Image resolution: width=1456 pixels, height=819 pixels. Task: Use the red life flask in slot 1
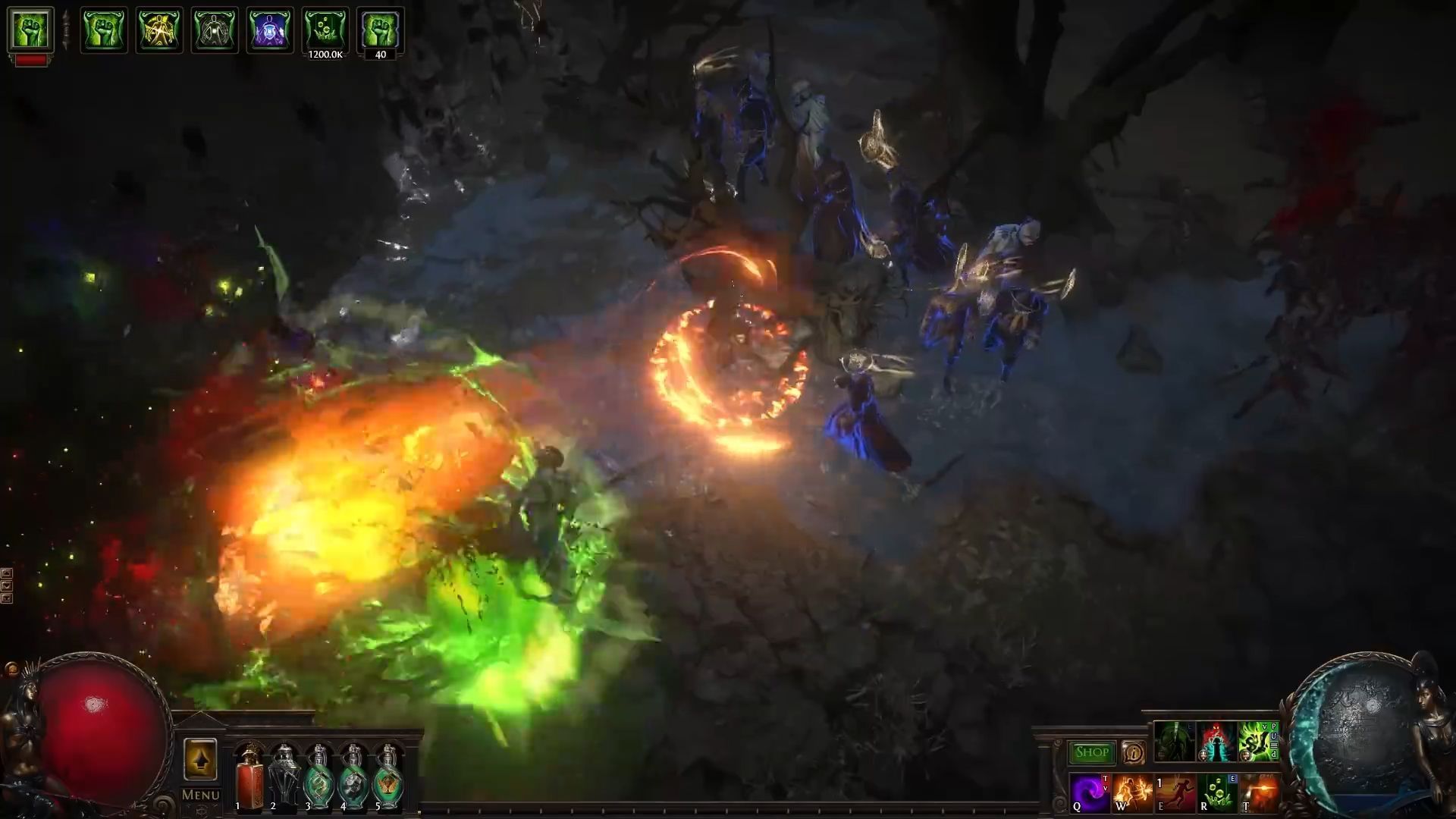(249, 777)
